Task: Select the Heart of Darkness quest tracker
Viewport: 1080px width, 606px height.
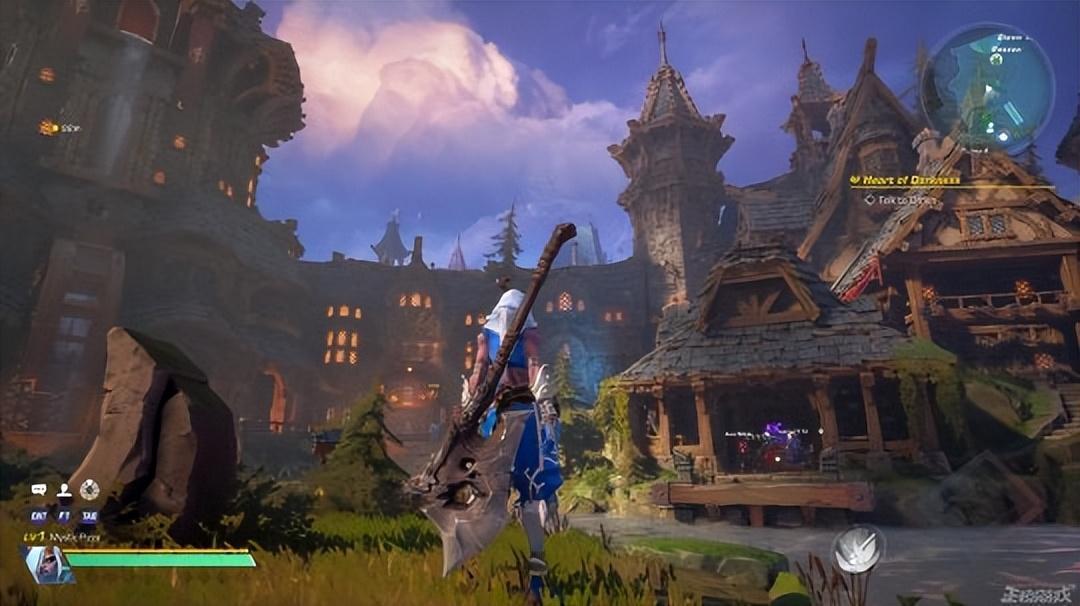Action: click(905, 180)
